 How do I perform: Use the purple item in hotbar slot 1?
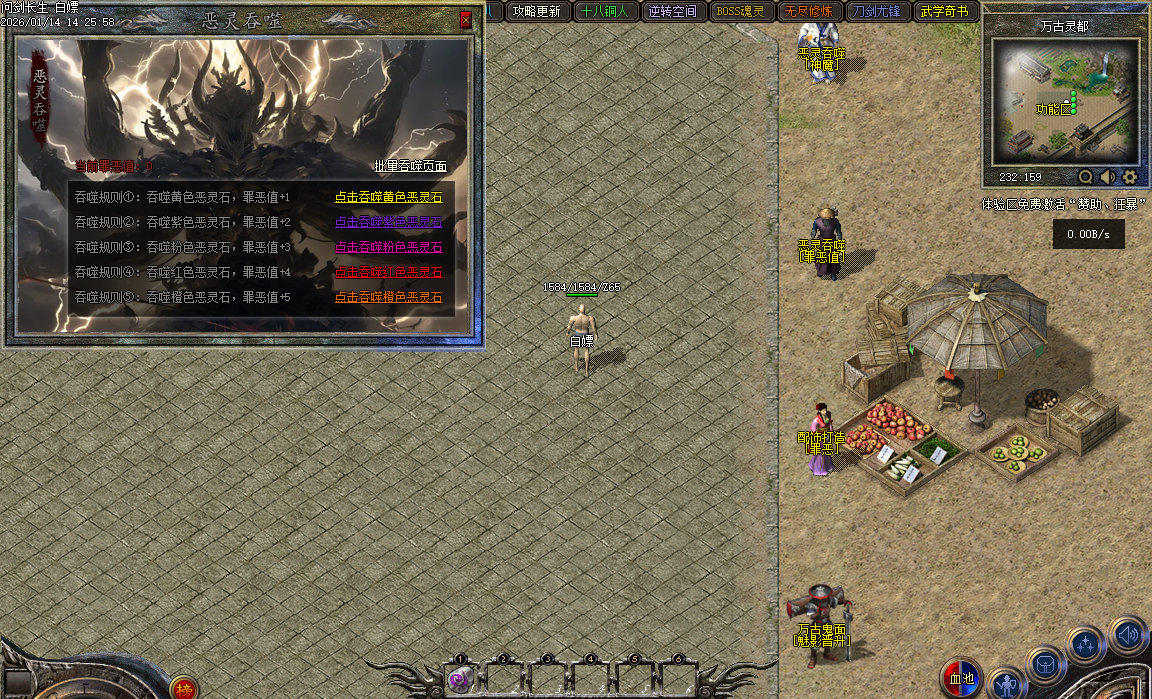click(x=460, y=680)
